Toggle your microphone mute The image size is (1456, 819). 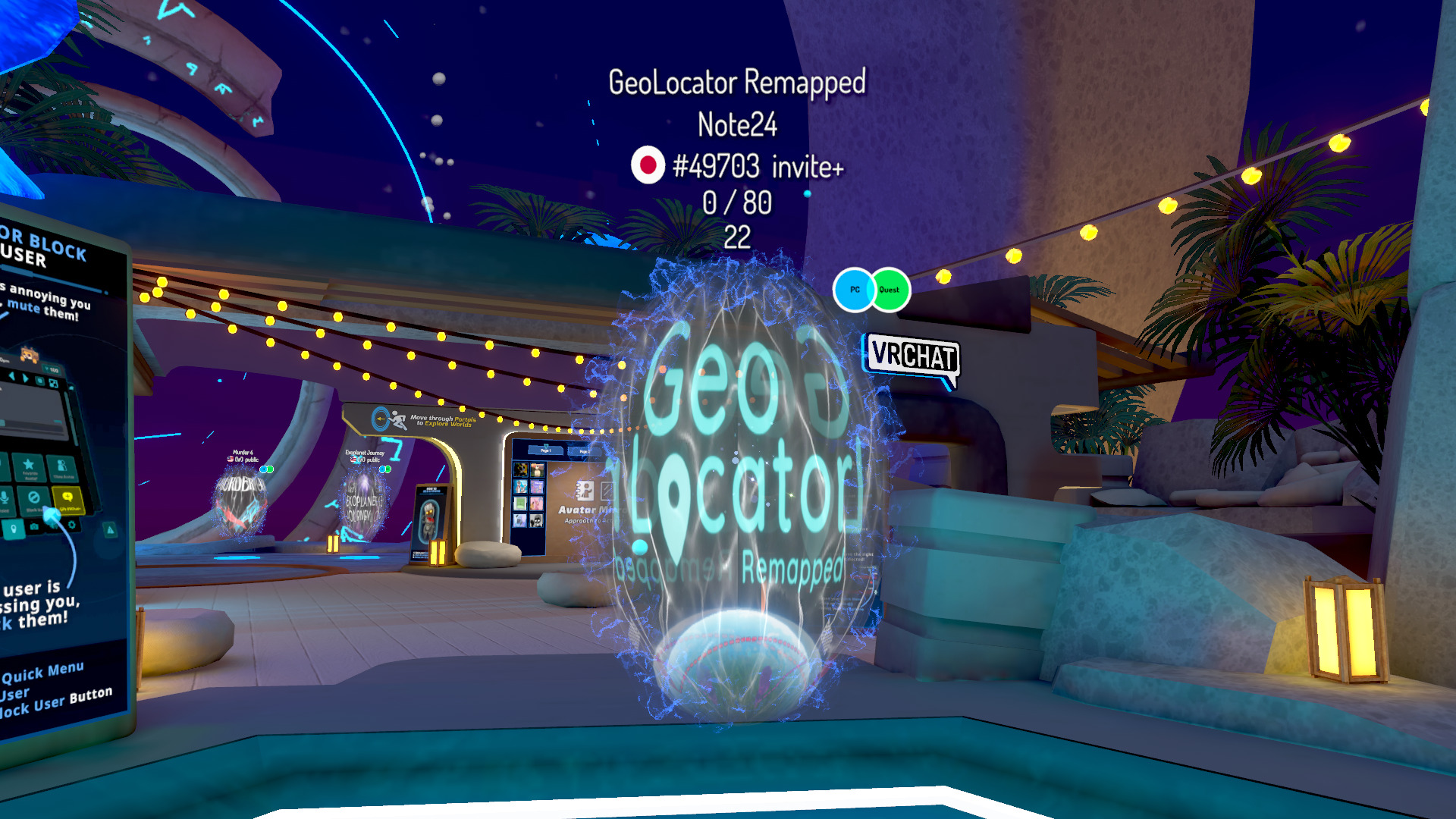click(5, 497)
